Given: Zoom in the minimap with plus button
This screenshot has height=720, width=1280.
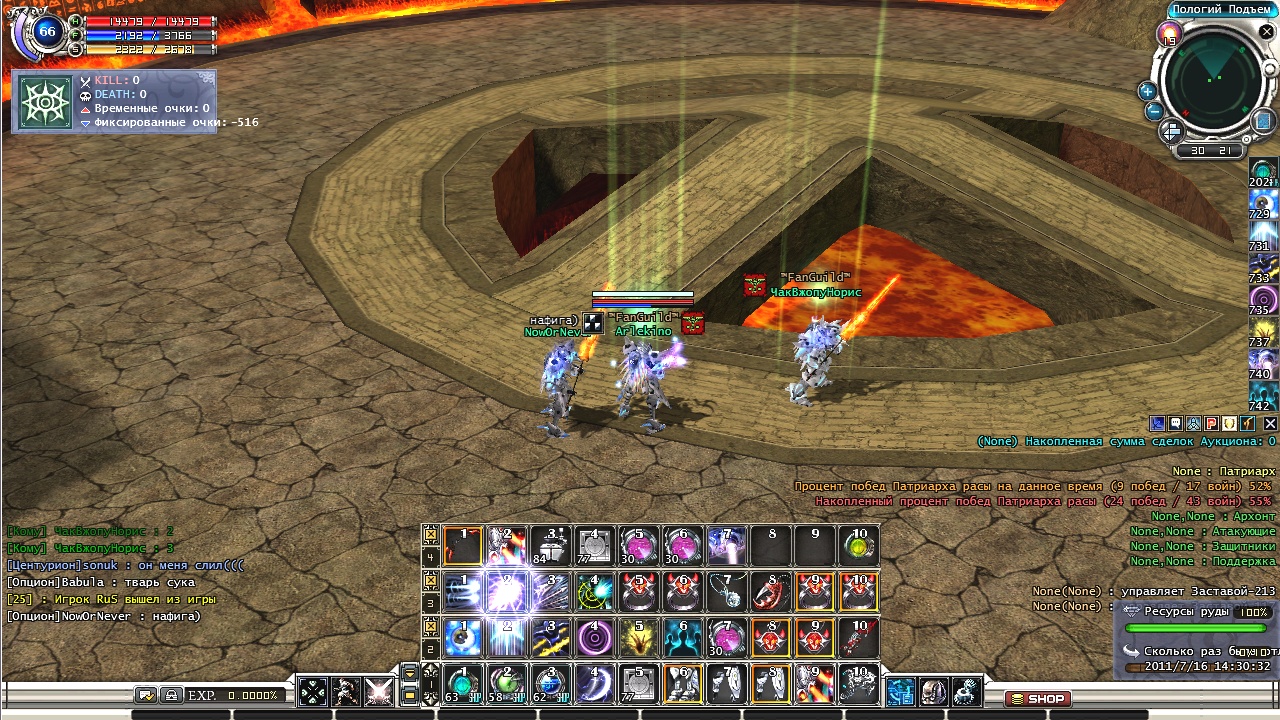Looking at the screenshot, I should tap(1147, 91).
